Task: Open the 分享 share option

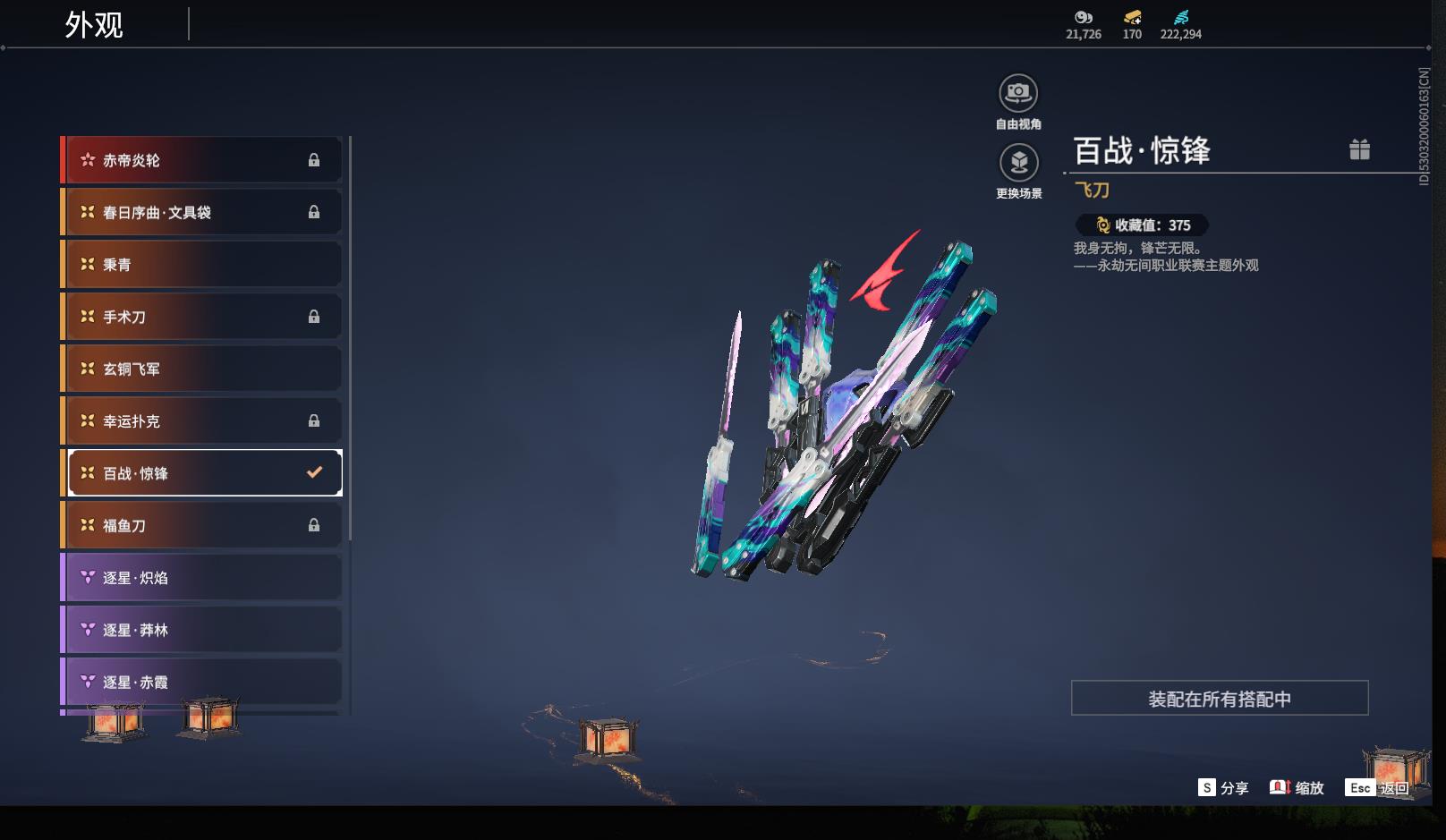Action: (1223, 788)
